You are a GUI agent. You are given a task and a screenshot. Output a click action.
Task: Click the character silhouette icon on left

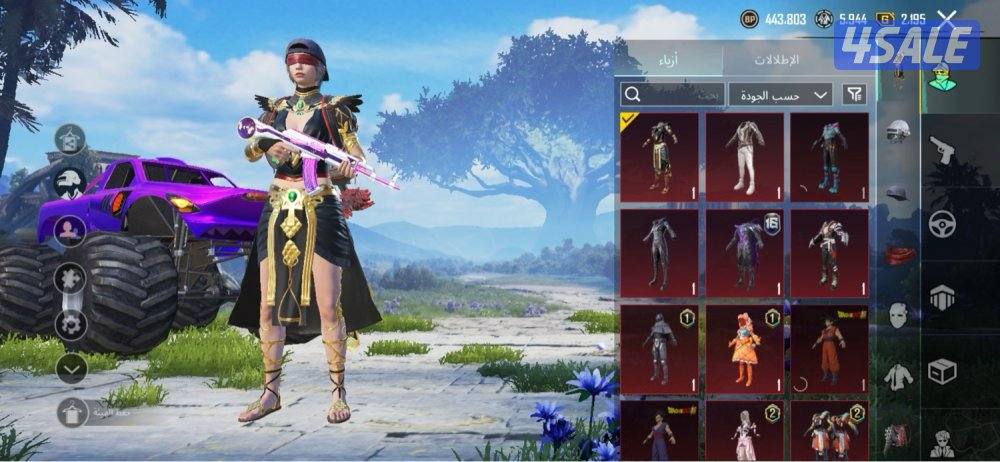tap(70, 230)
